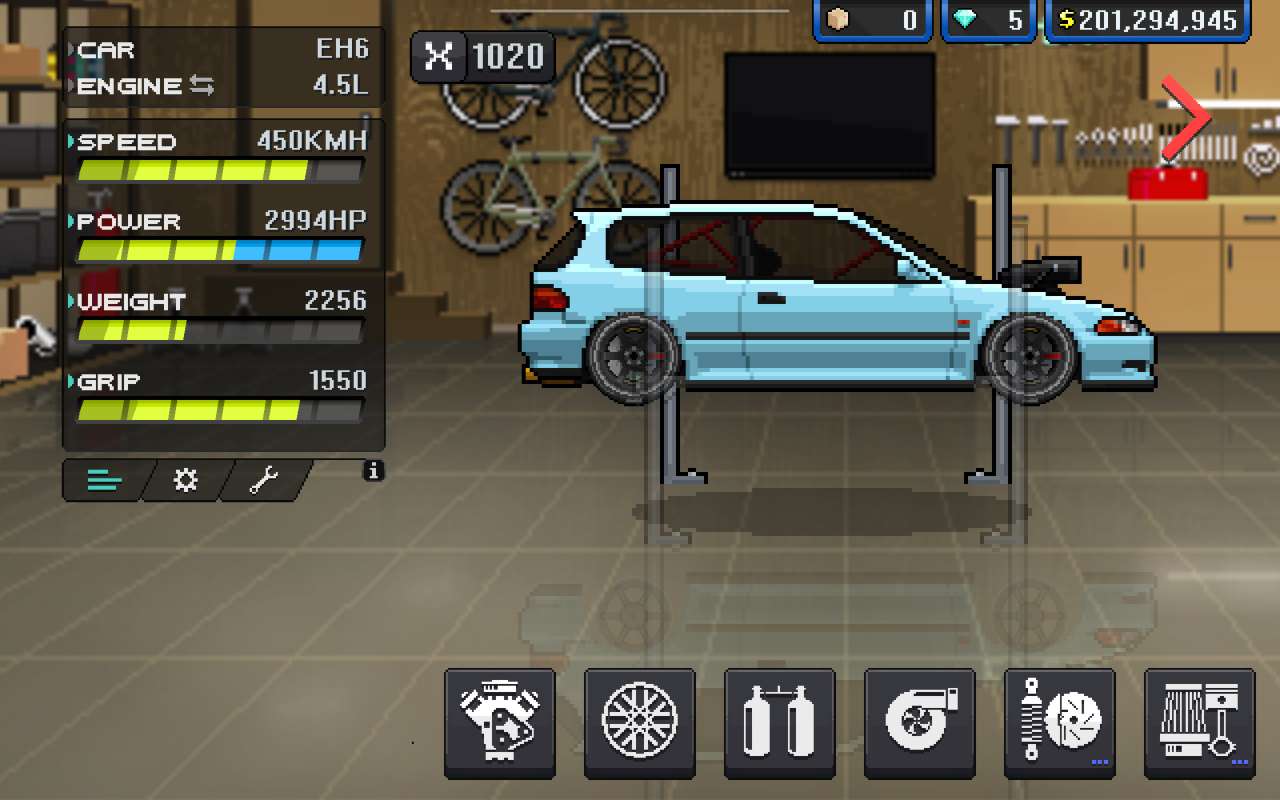
Task: Expand the SPEED stat row
Action: coord(222,141)
